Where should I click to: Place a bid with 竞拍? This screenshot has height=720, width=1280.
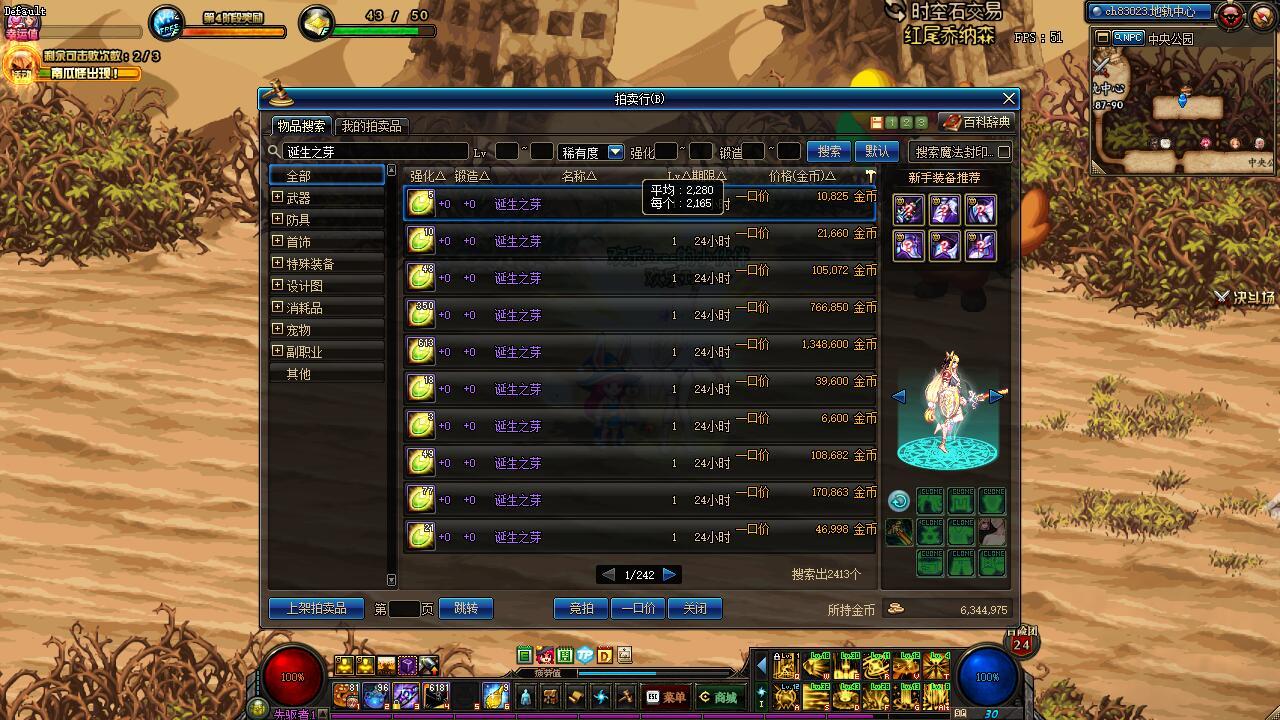581,608
